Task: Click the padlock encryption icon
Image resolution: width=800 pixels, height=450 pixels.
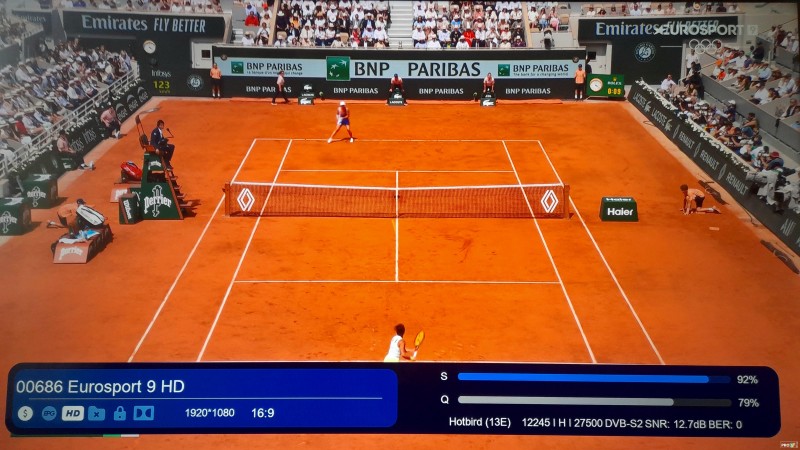Action: (120, 413)
